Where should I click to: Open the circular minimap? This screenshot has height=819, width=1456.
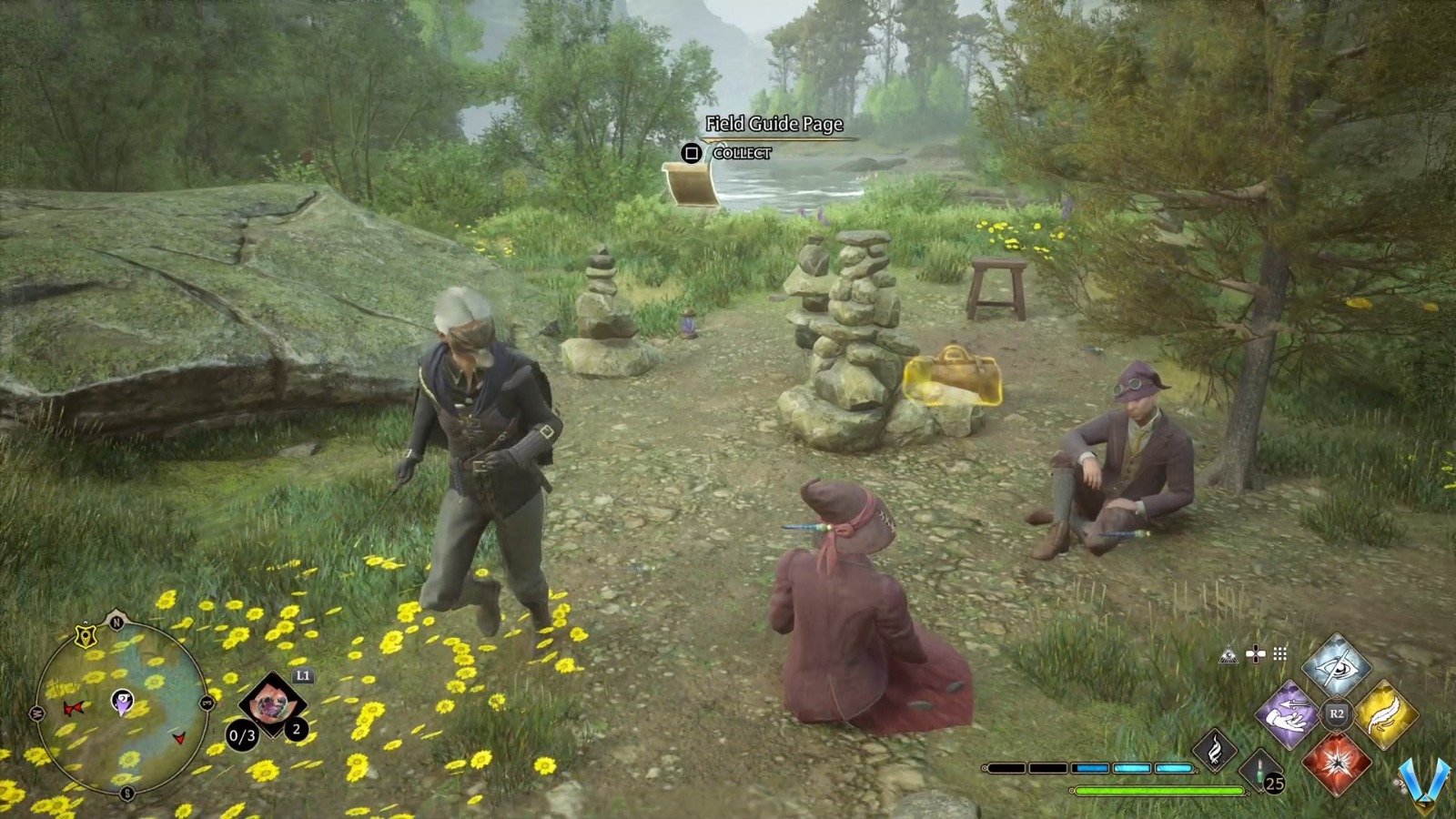coord(121,703)
